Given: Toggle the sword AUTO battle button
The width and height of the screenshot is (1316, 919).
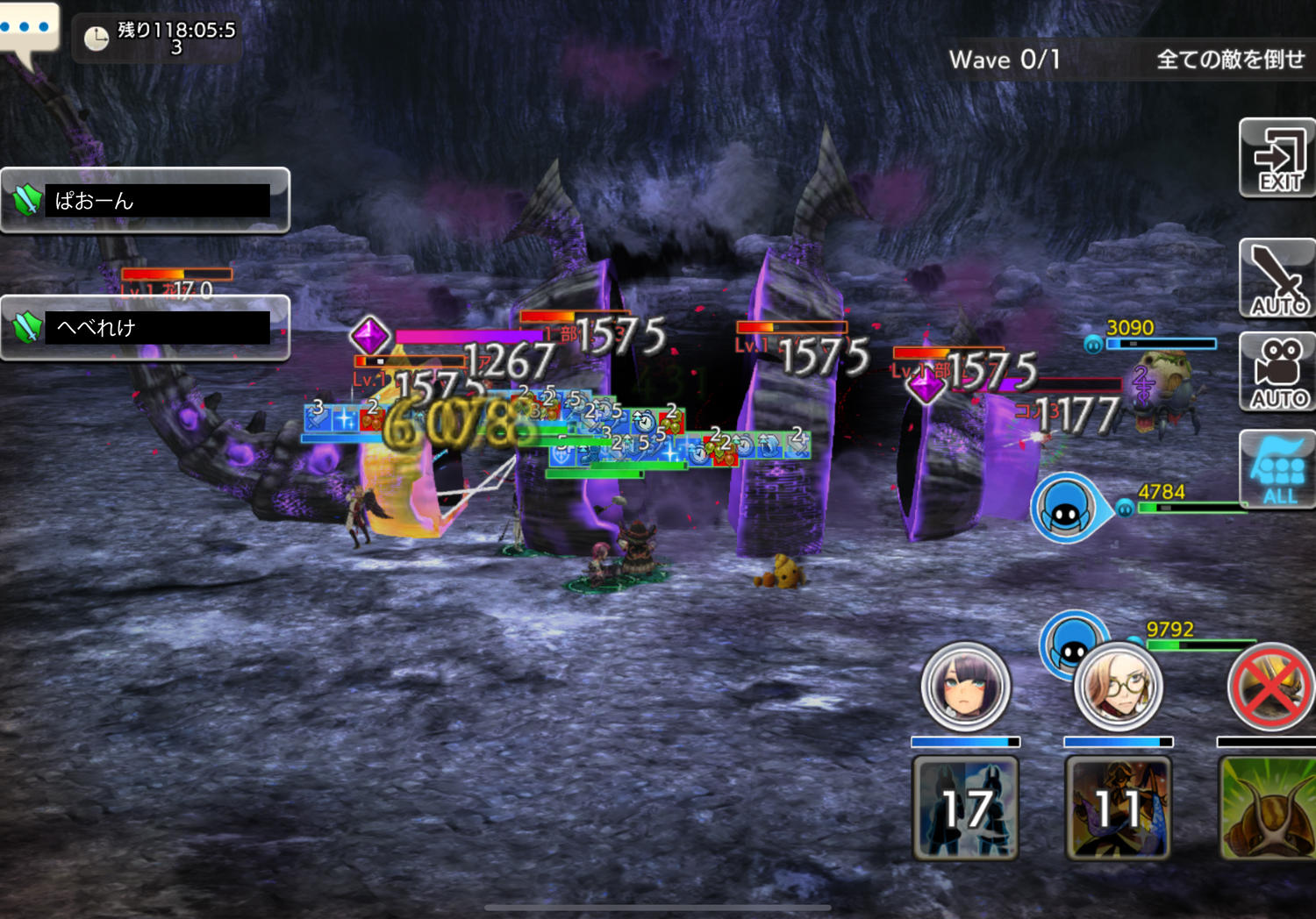Looking at the screenshot, I should point(1277,279).
